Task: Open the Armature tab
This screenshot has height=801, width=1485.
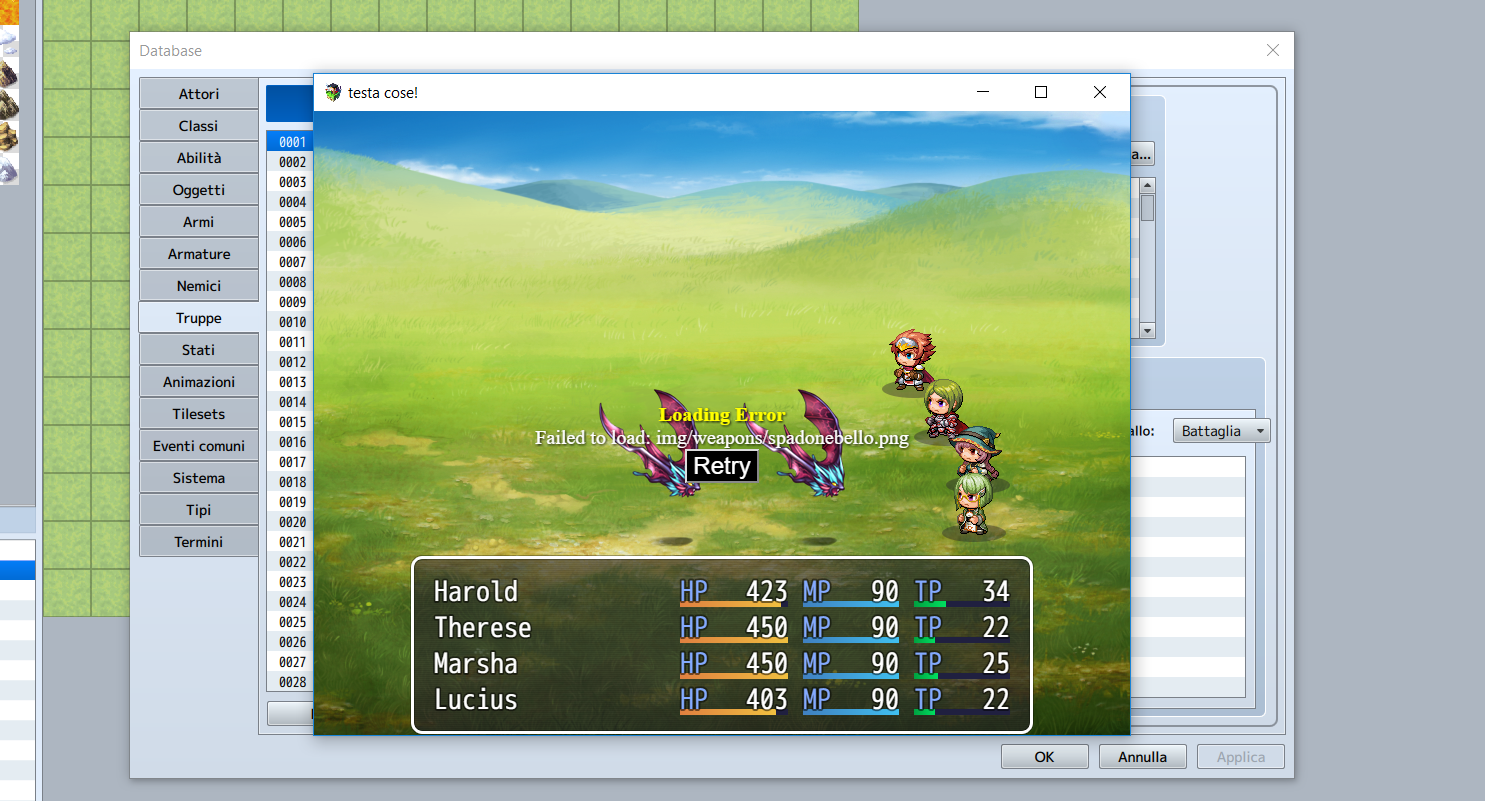Action: point(199,254)
